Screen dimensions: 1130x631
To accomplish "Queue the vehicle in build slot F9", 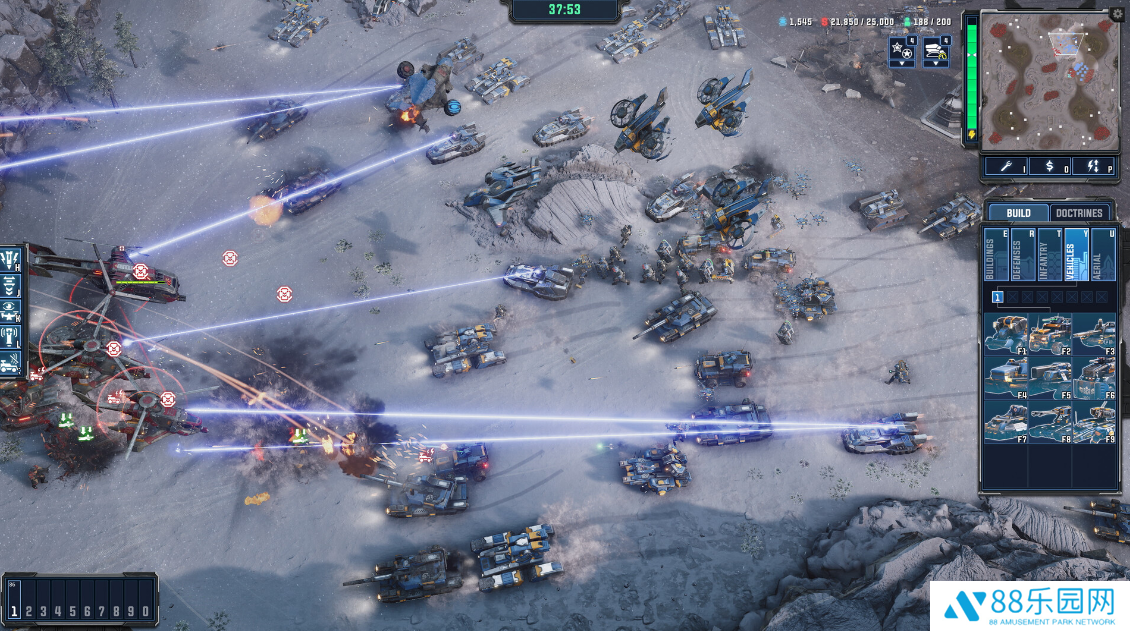I will 1093,421.
